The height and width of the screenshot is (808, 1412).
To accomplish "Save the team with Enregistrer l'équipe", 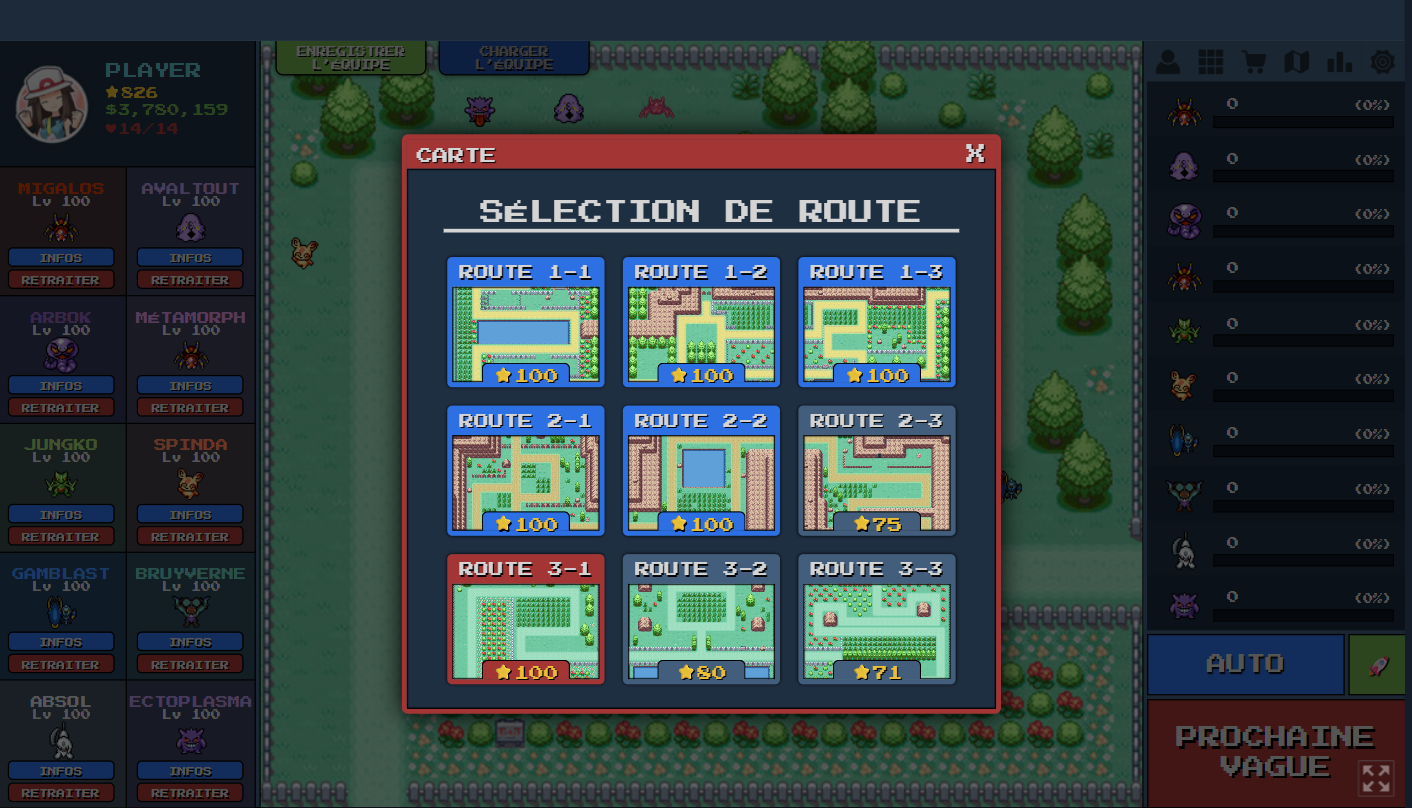I will 350,58.
